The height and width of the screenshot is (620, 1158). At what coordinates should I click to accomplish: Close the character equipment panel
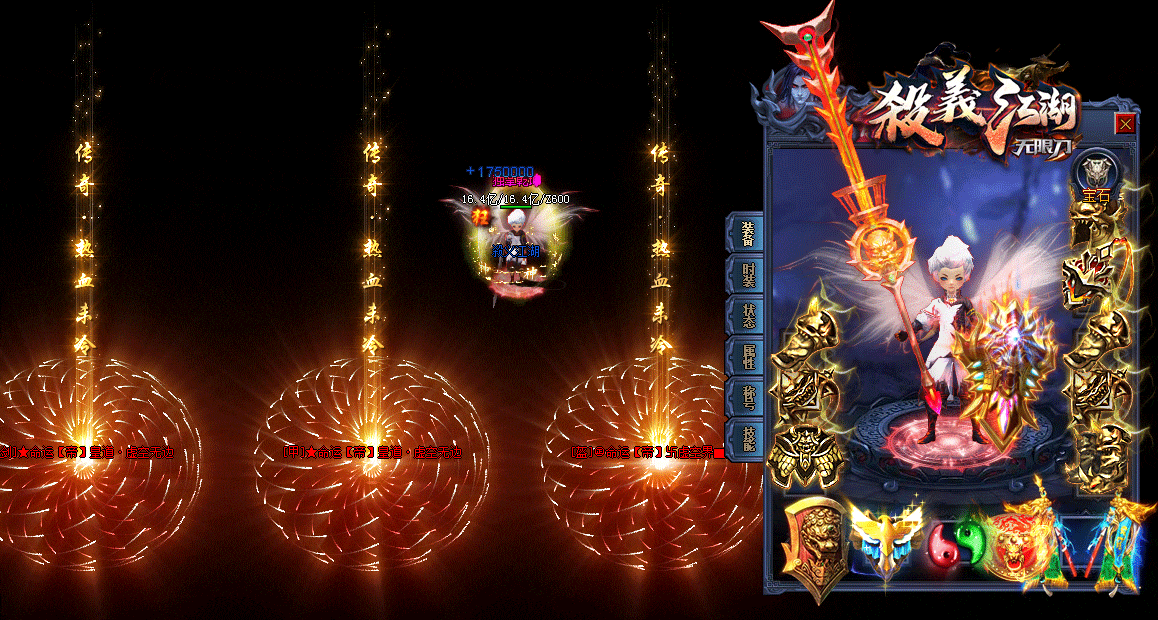point(1125,124)
